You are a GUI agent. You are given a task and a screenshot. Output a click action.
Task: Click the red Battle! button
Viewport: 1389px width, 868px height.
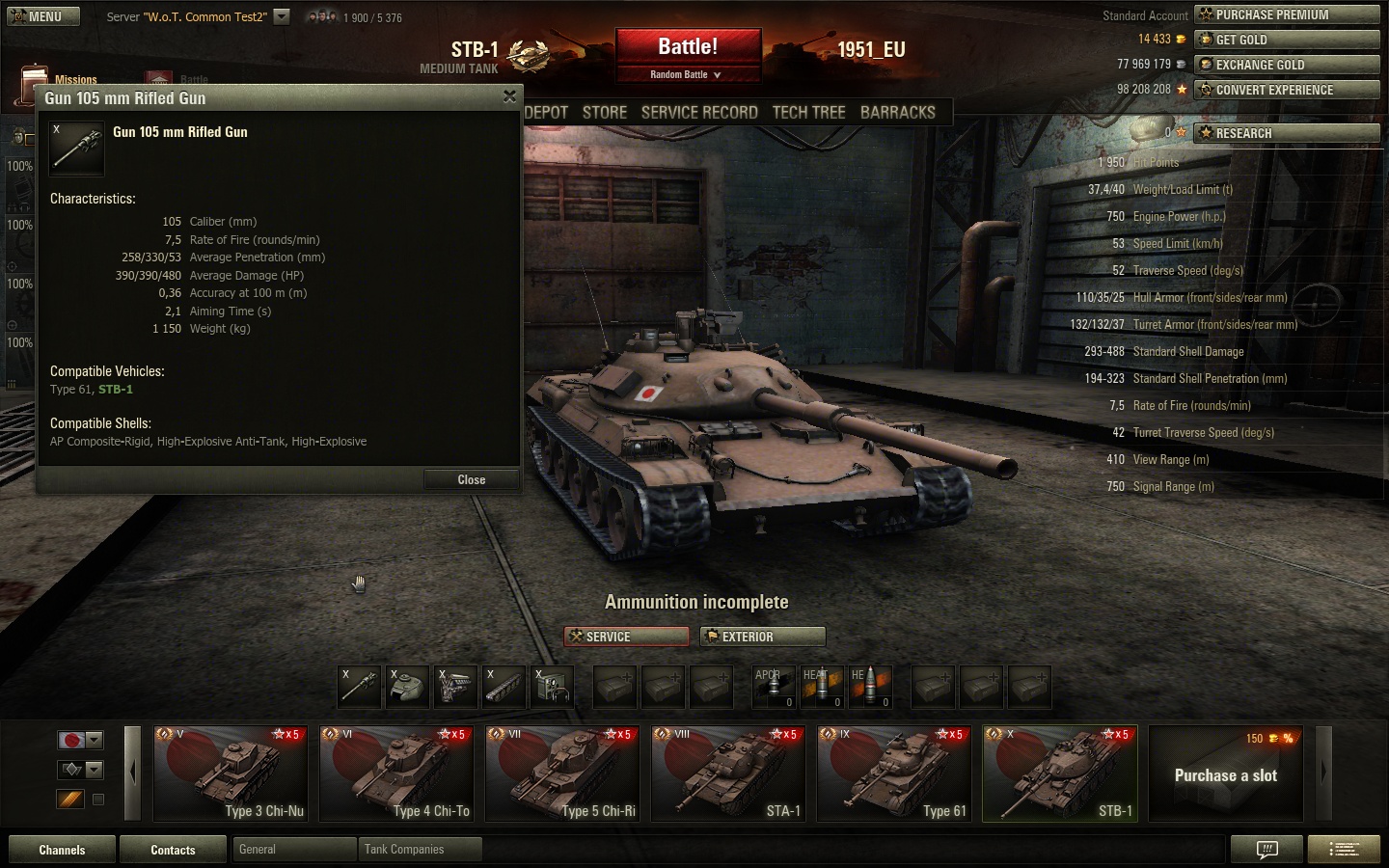pyautogui.click(x=688, y=47)
